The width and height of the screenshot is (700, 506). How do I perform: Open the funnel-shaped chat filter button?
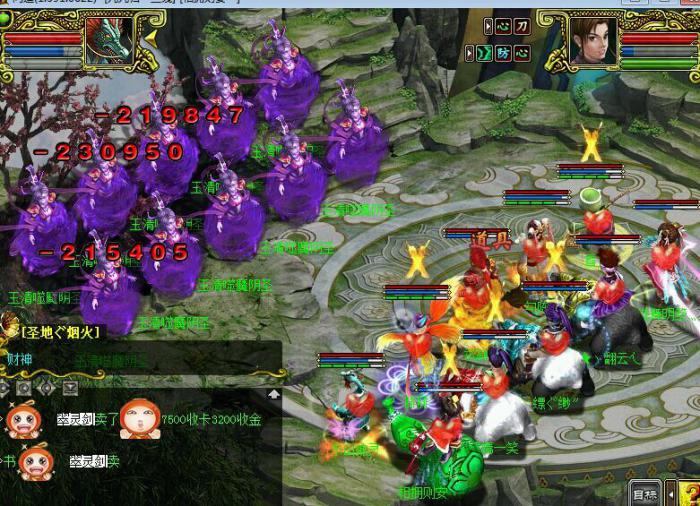70,387
